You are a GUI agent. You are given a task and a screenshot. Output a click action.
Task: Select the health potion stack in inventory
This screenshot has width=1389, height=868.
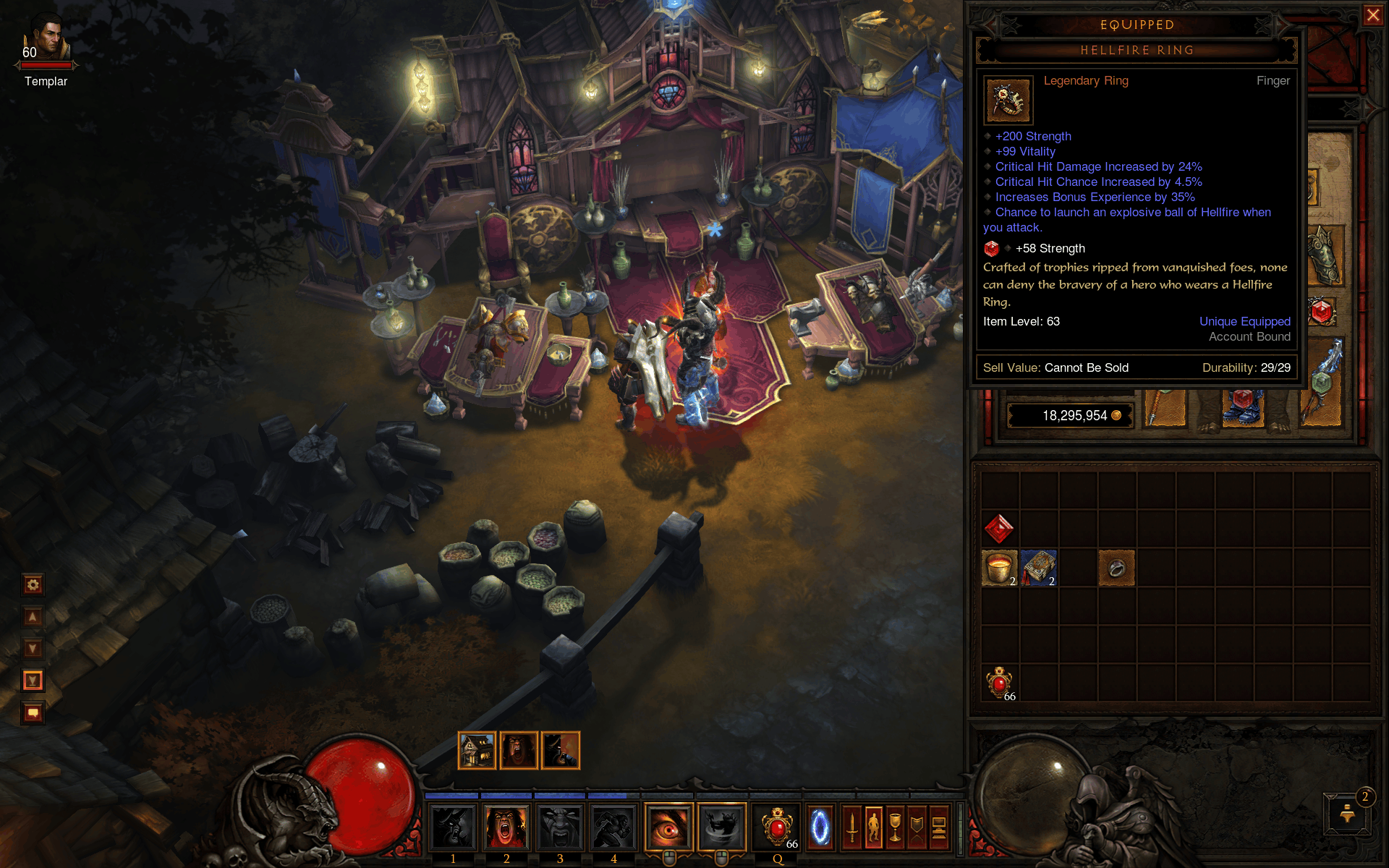pyautogui.click(x=999, y=682)
